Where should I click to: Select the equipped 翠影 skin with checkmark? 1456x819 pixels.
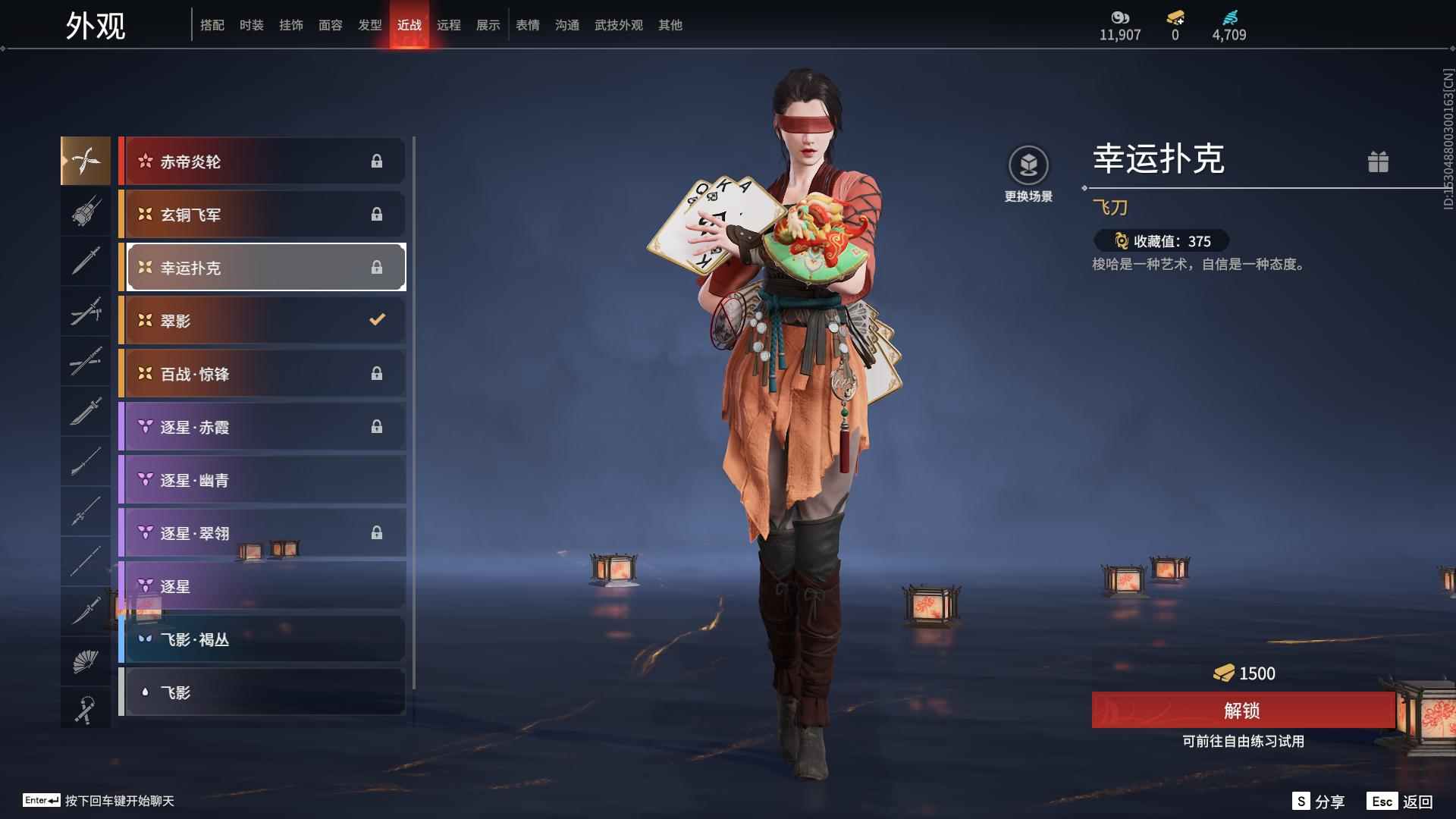[x=262, y=320]
